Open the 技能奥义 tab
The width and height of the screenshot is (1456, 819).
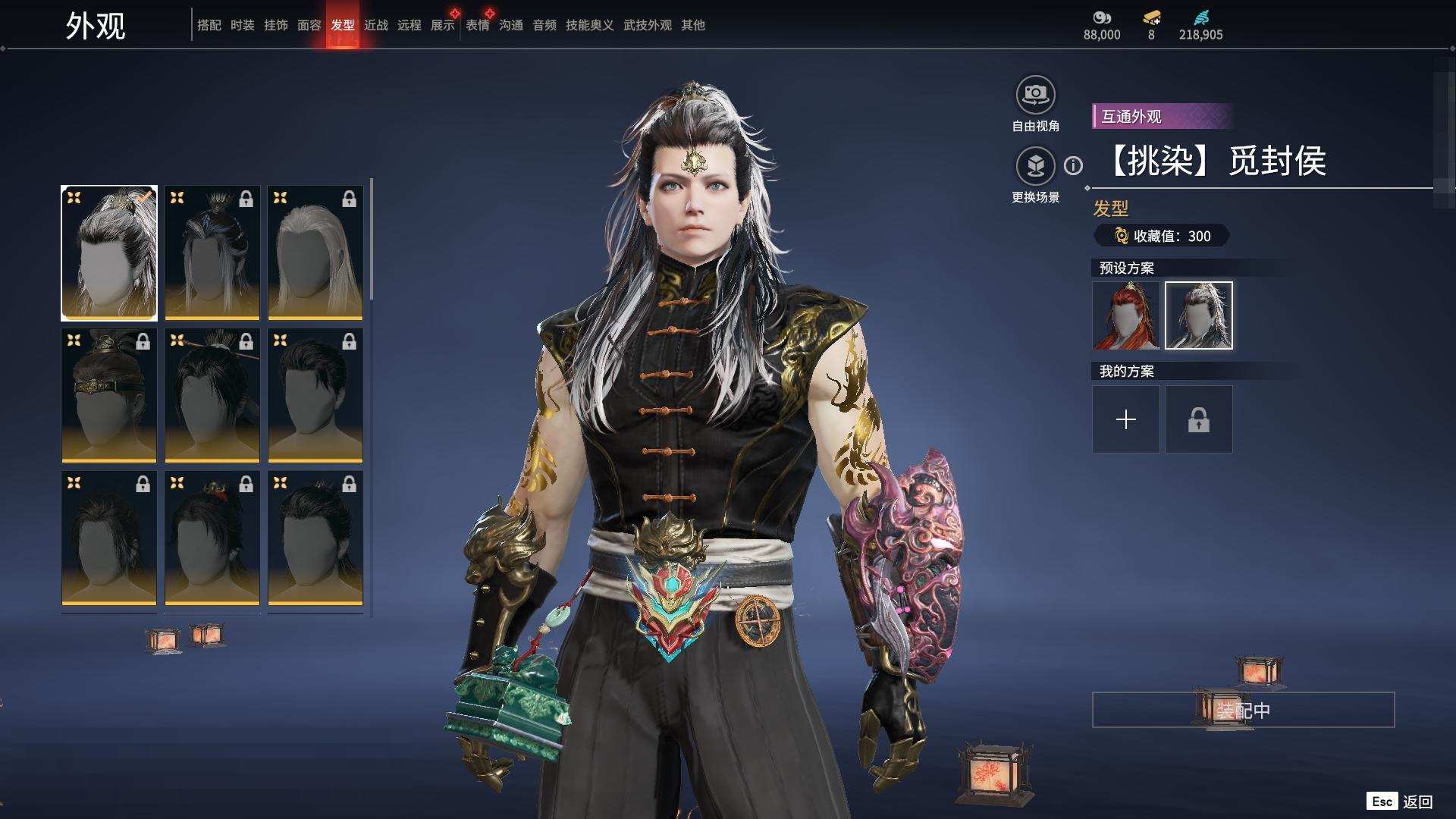point(589,25)
